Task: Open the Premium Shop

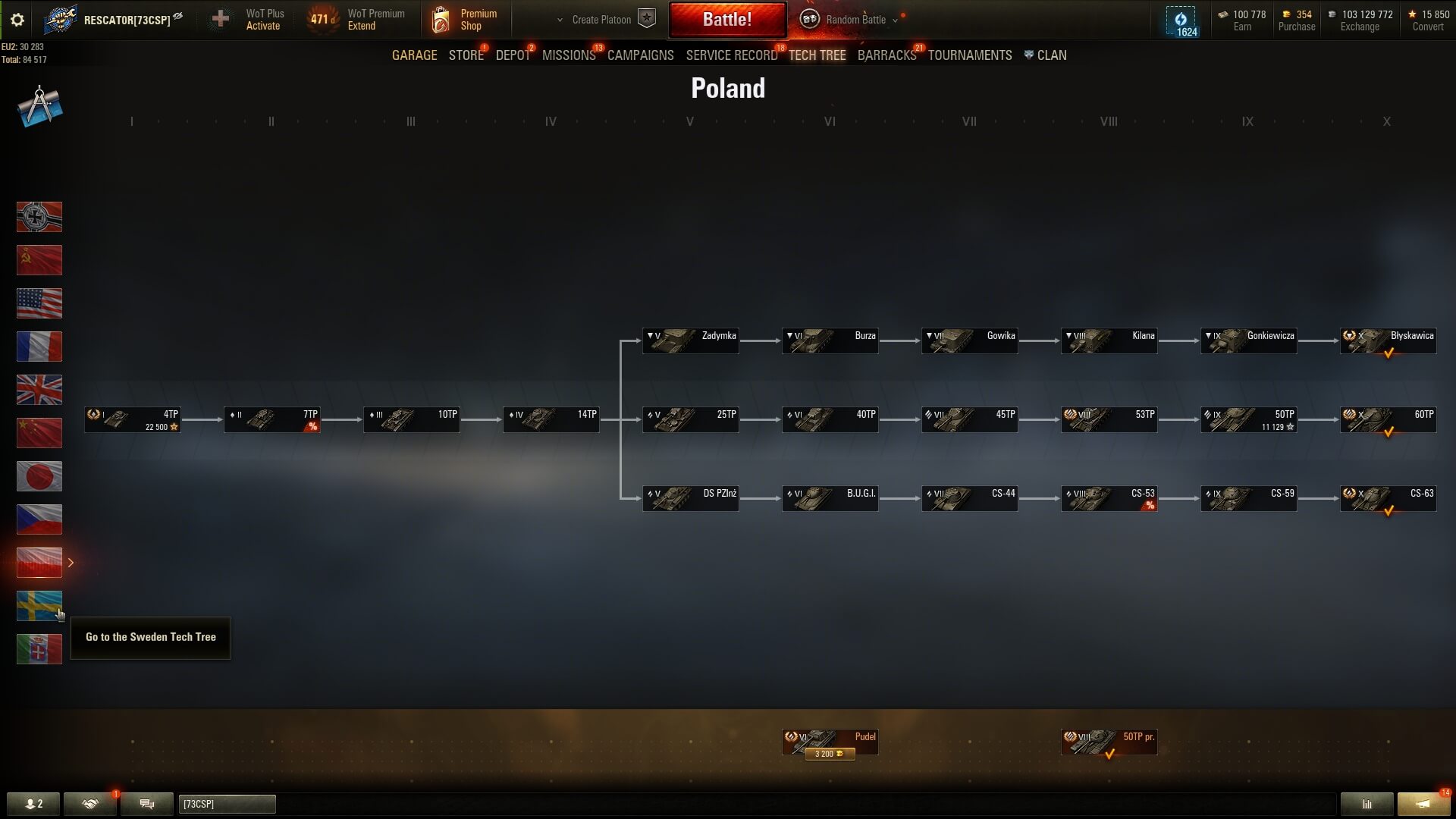Action: pos(464,20)
